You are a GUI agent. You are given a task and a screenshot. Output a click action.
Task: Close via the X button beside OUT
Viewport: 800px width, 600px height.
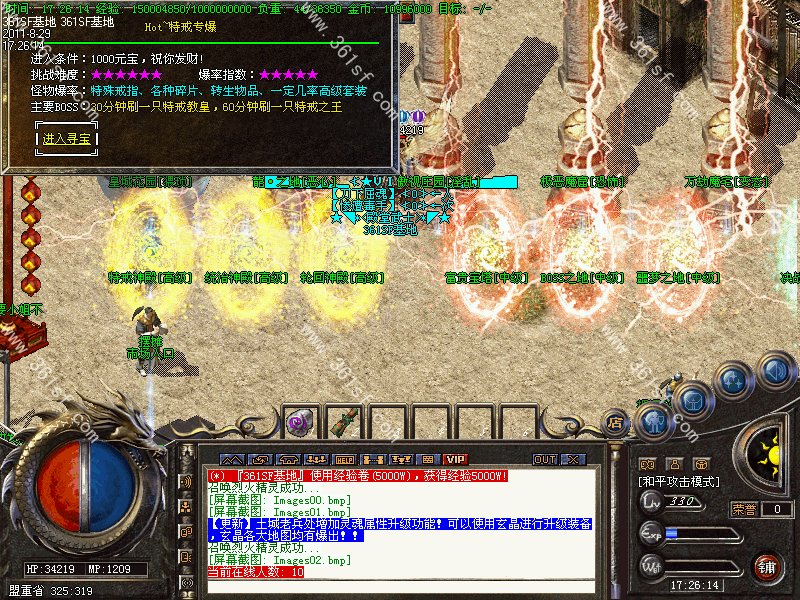point(572,459)
